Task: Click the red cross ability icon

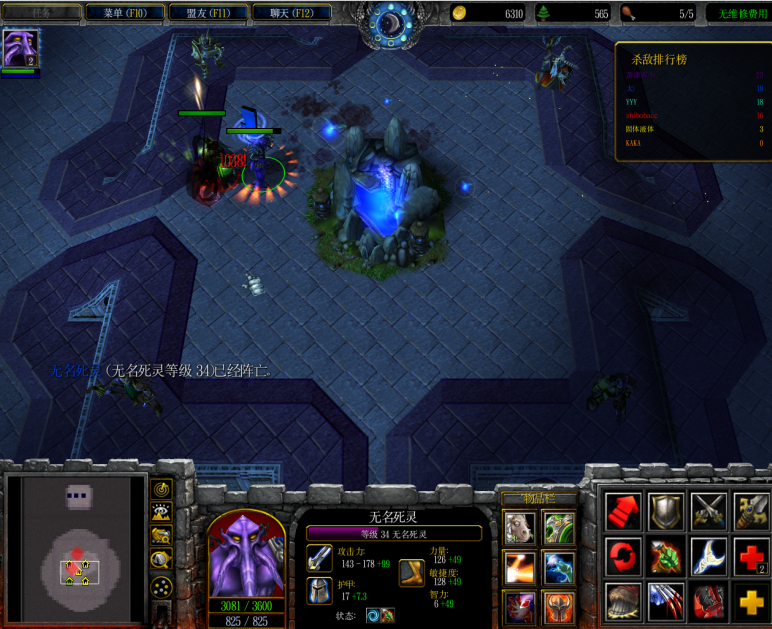Action: 750,556
